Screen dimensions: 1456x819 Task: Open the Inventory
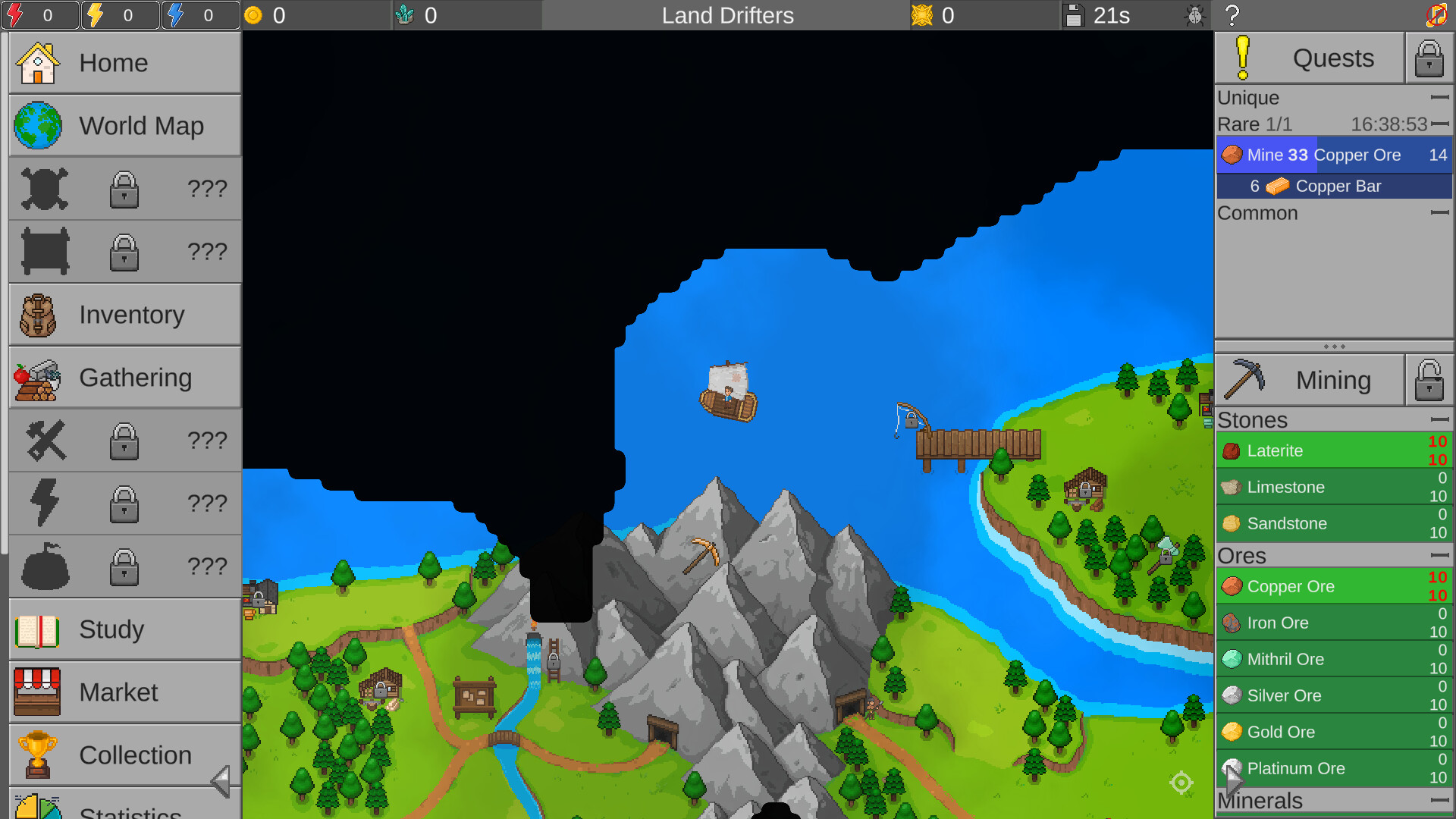tap(124, 314)
